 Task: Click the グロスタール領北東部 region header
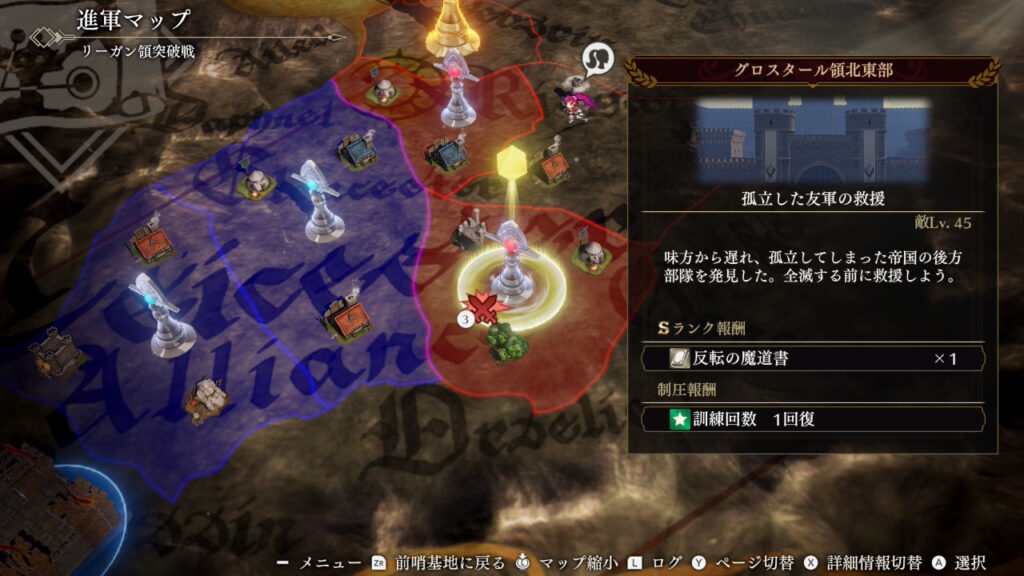(812, 71)
